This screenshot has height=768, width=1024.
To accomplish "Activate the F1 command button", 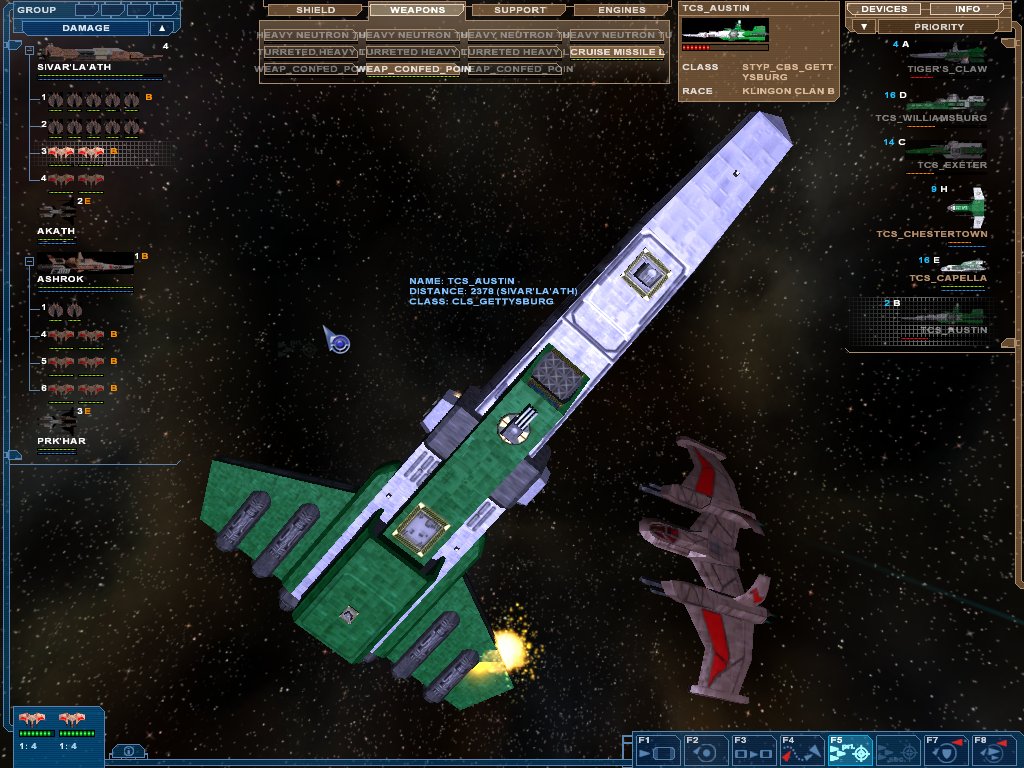I will [x=657, y=750].
